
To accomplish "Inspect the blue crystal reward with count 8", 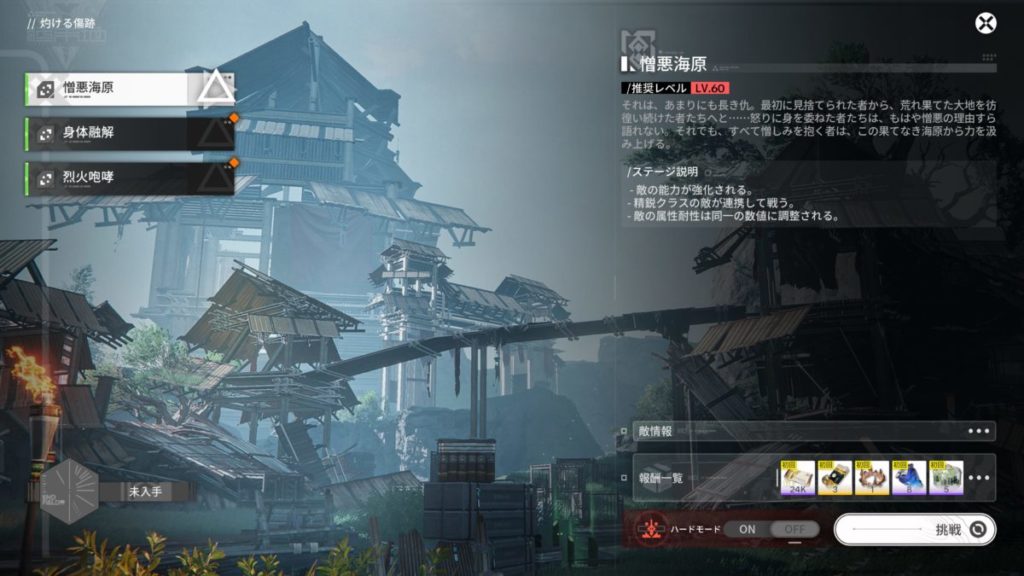I will (908, 478).
